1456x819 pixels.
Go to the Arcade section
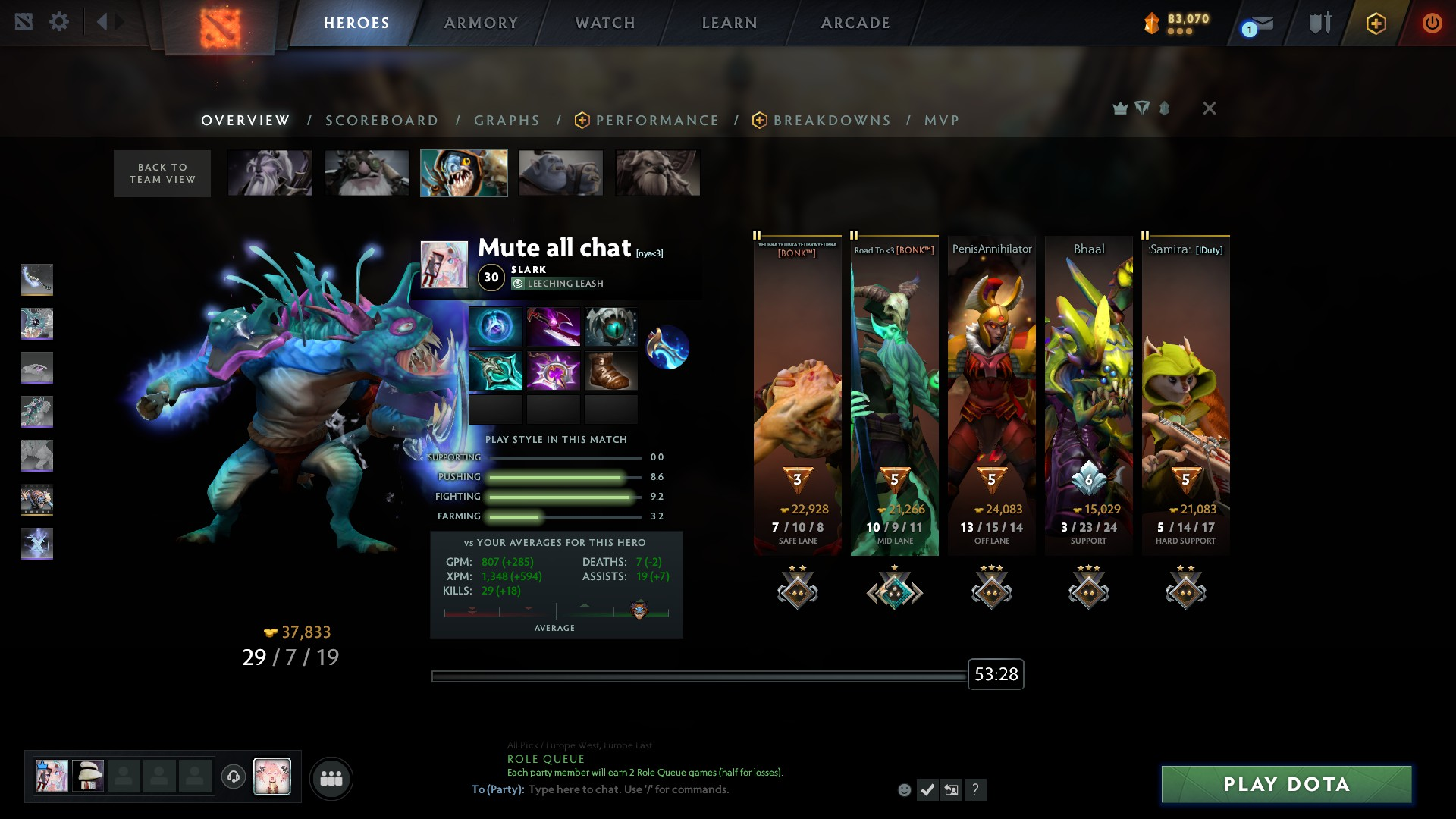855,23
